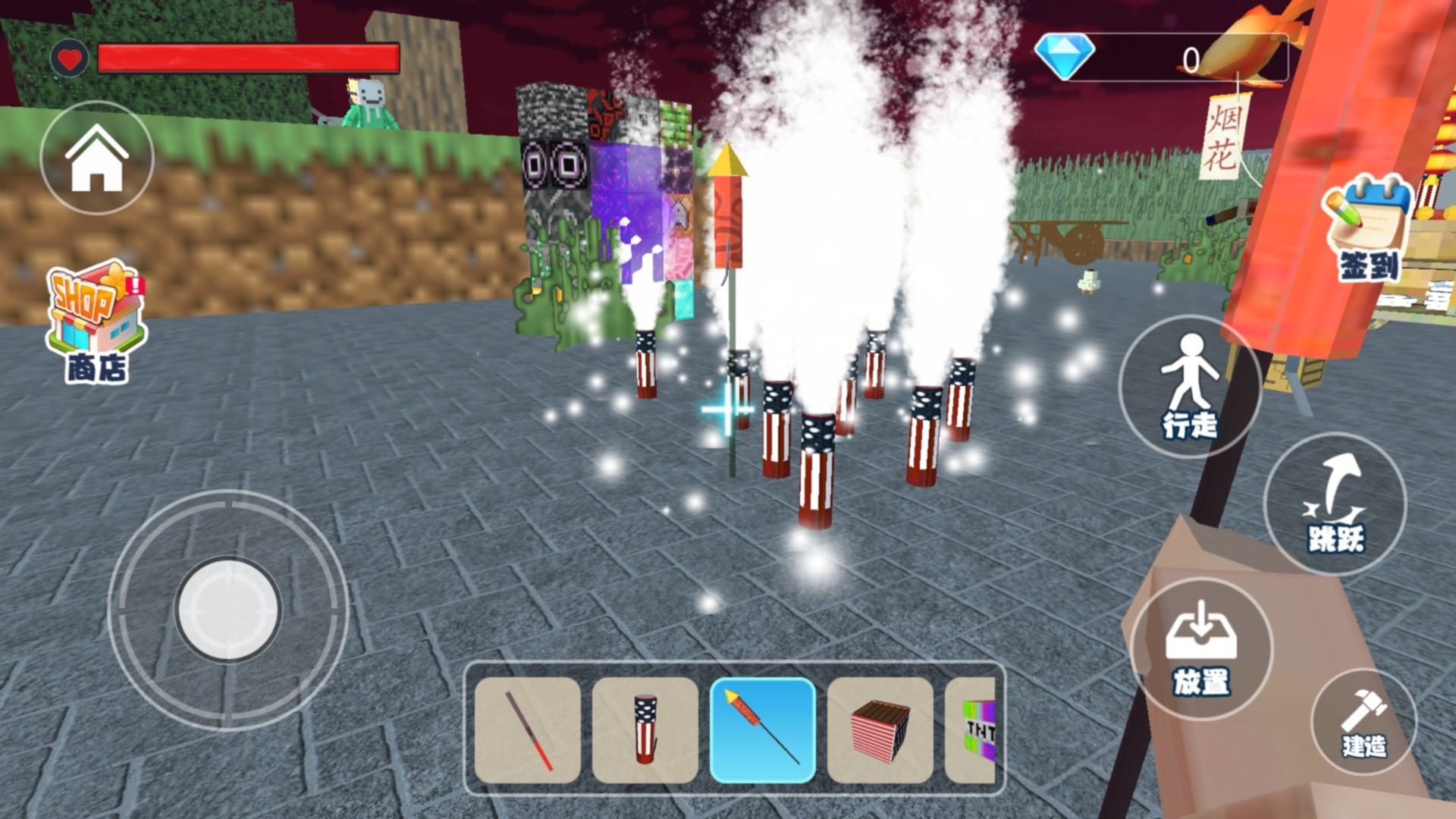Screen dimensions: 1456x819
Task: Tap the 放置 place button
Action: (1201, 648)
